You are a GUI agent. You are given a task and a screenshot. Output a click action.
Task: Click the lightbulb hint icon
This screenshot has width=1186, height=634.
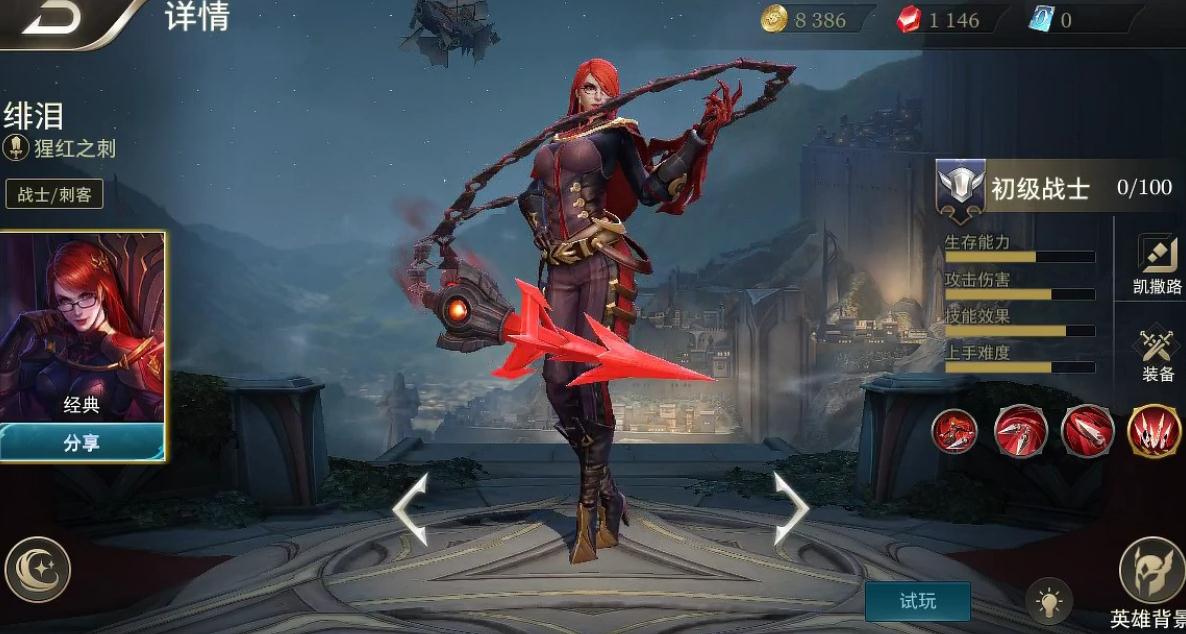pyautogui.click(x=1049, y=602)
